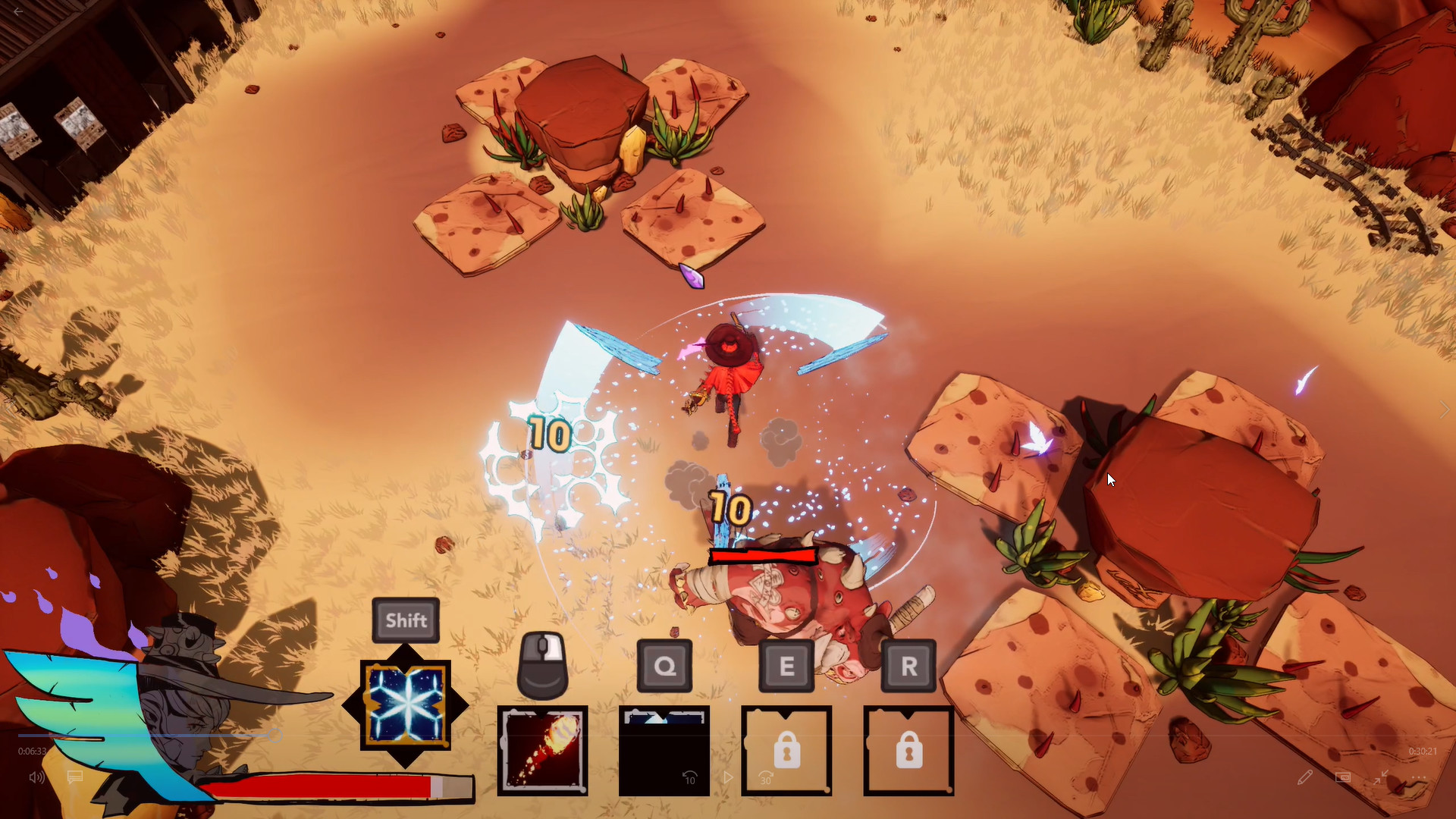Viewport: 1456px width, 819px height.
Task: Click the locked R skill slot
Action: [908, 749]
